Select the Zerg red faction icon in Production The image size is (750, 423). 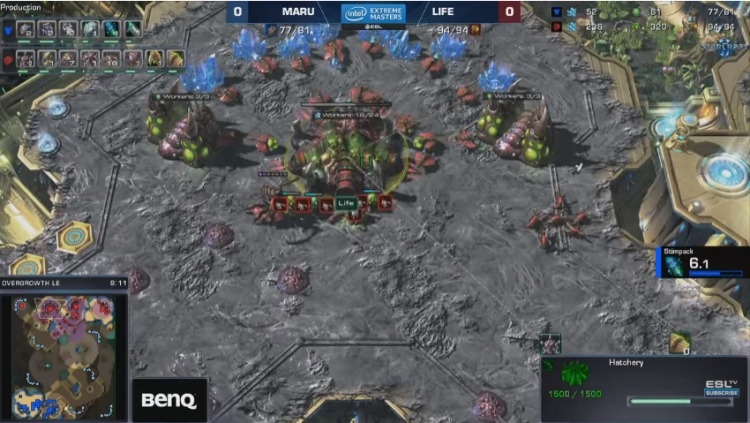pos(8,59)
